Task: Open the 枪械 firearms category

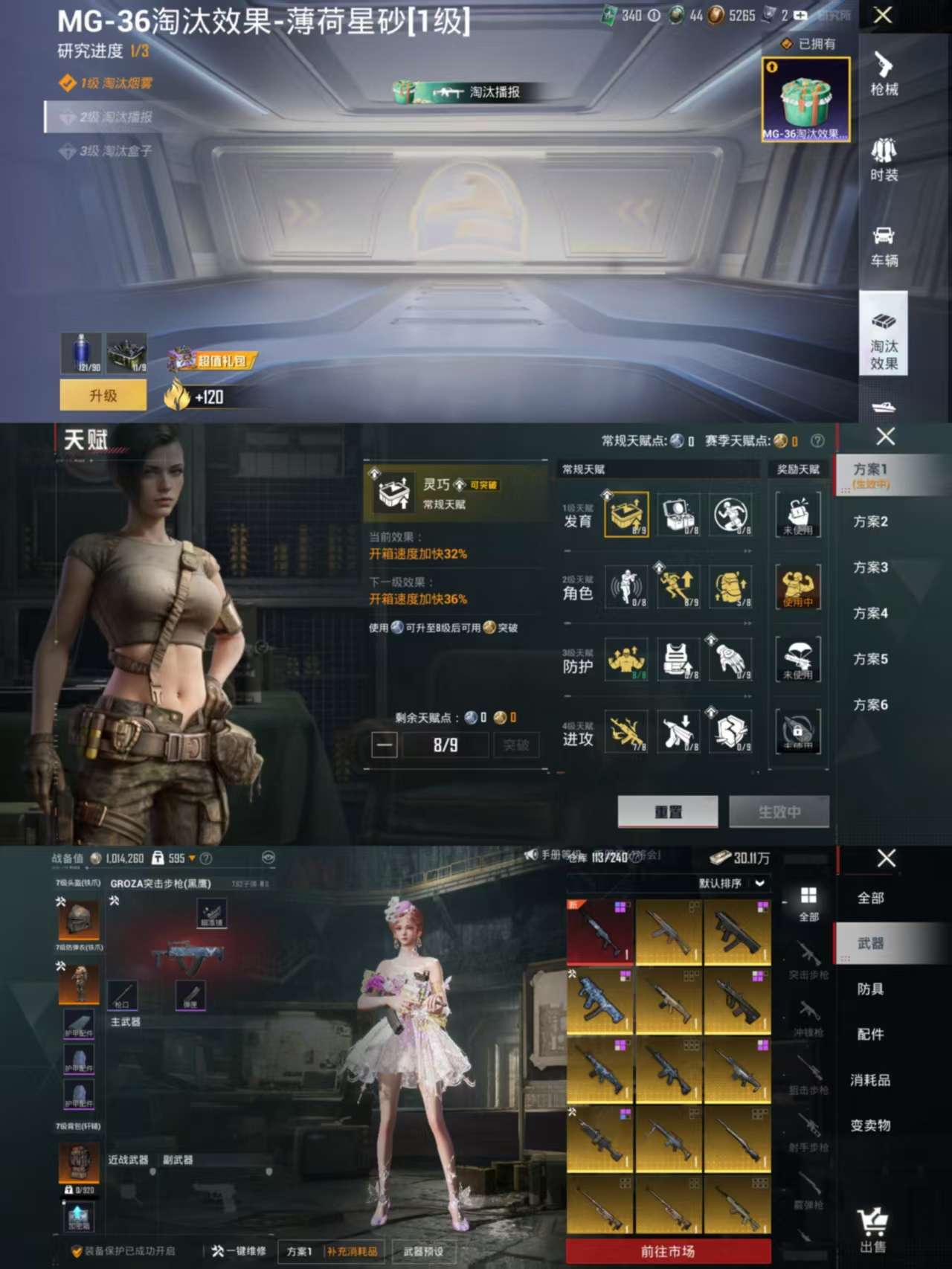Action: tap(884, 74)
